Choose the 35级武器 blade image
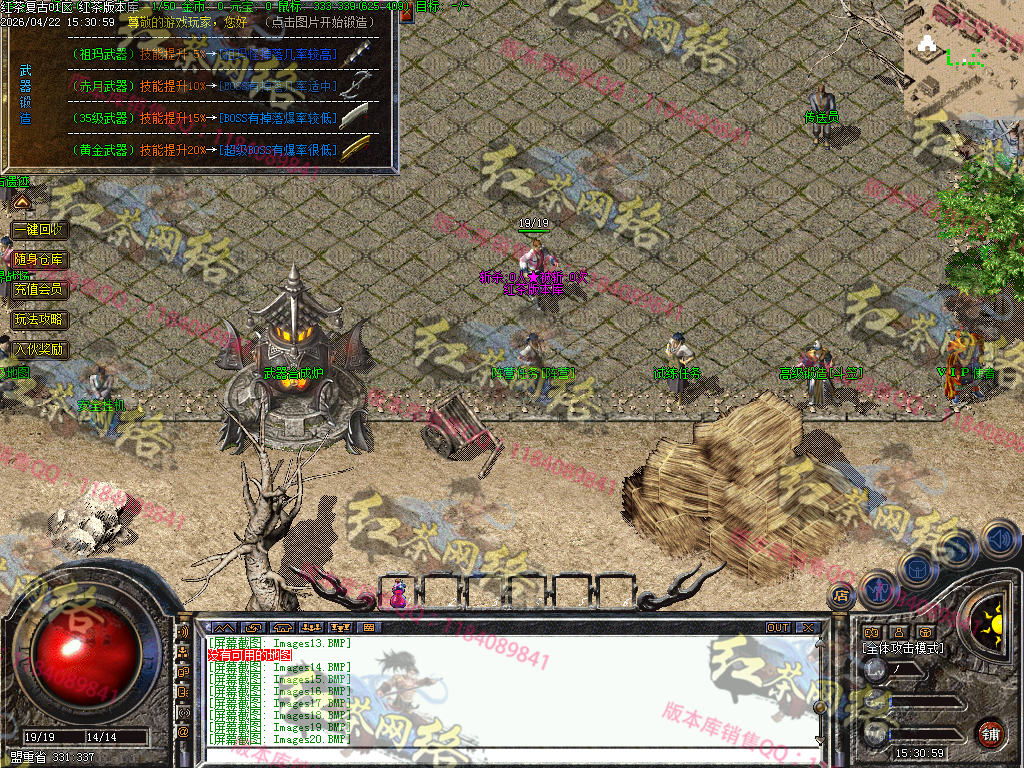The height and width of the screenshot is (768, 1024). [355, 118]
